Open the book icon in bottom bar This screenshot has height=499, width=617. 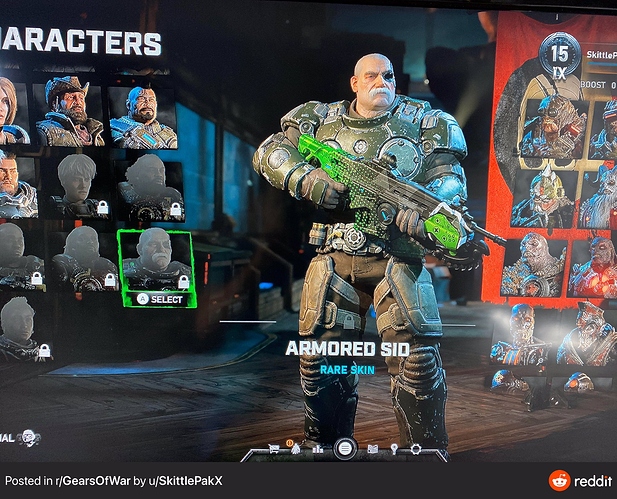[x=373, y=449]
